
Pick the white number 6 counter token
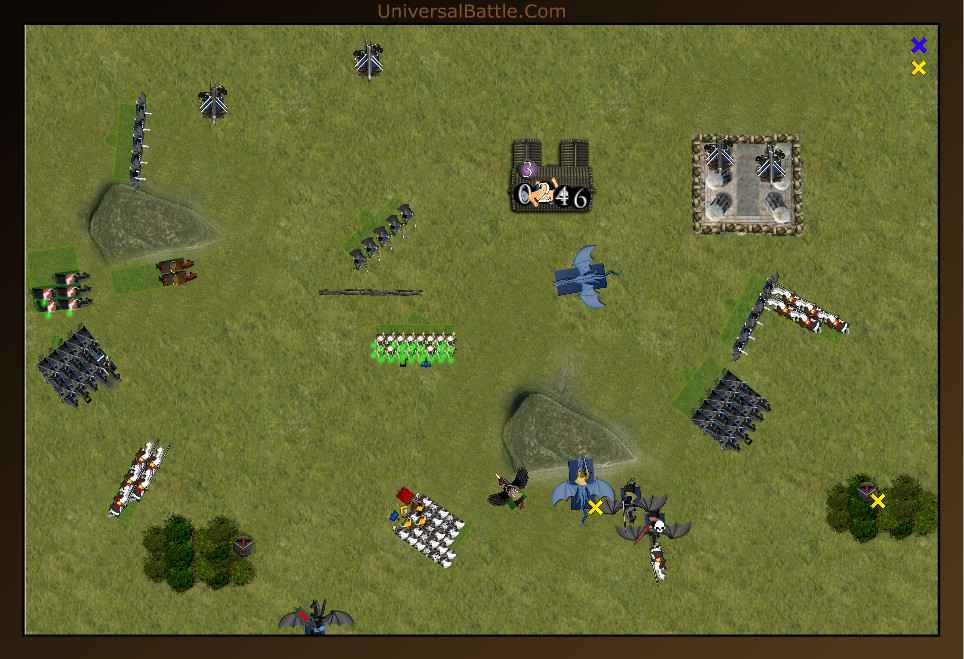click(x=580, y=198)
